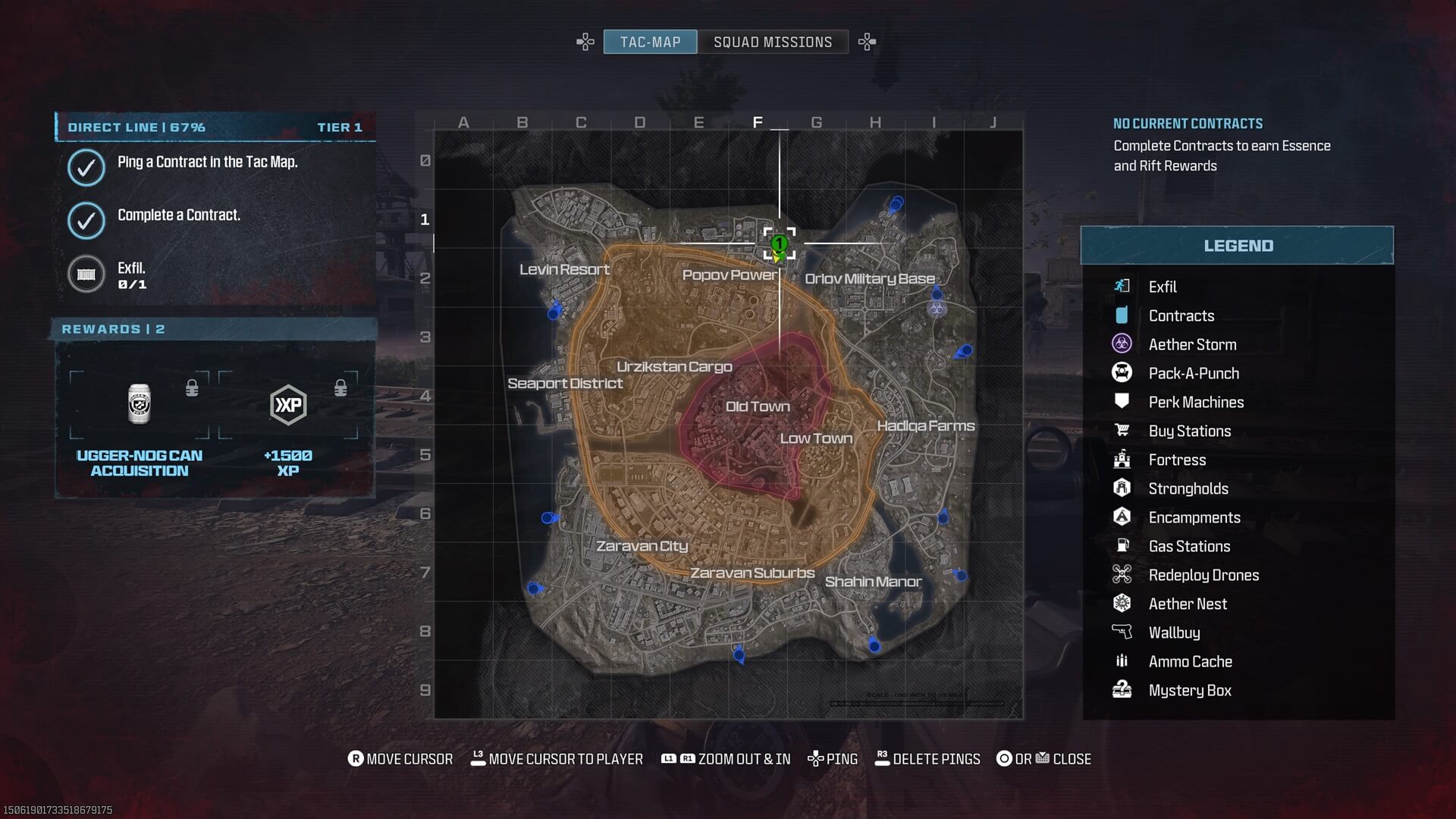Select Redeploy Drones in the legend

pyautogui.click(x=1203, y=575)
